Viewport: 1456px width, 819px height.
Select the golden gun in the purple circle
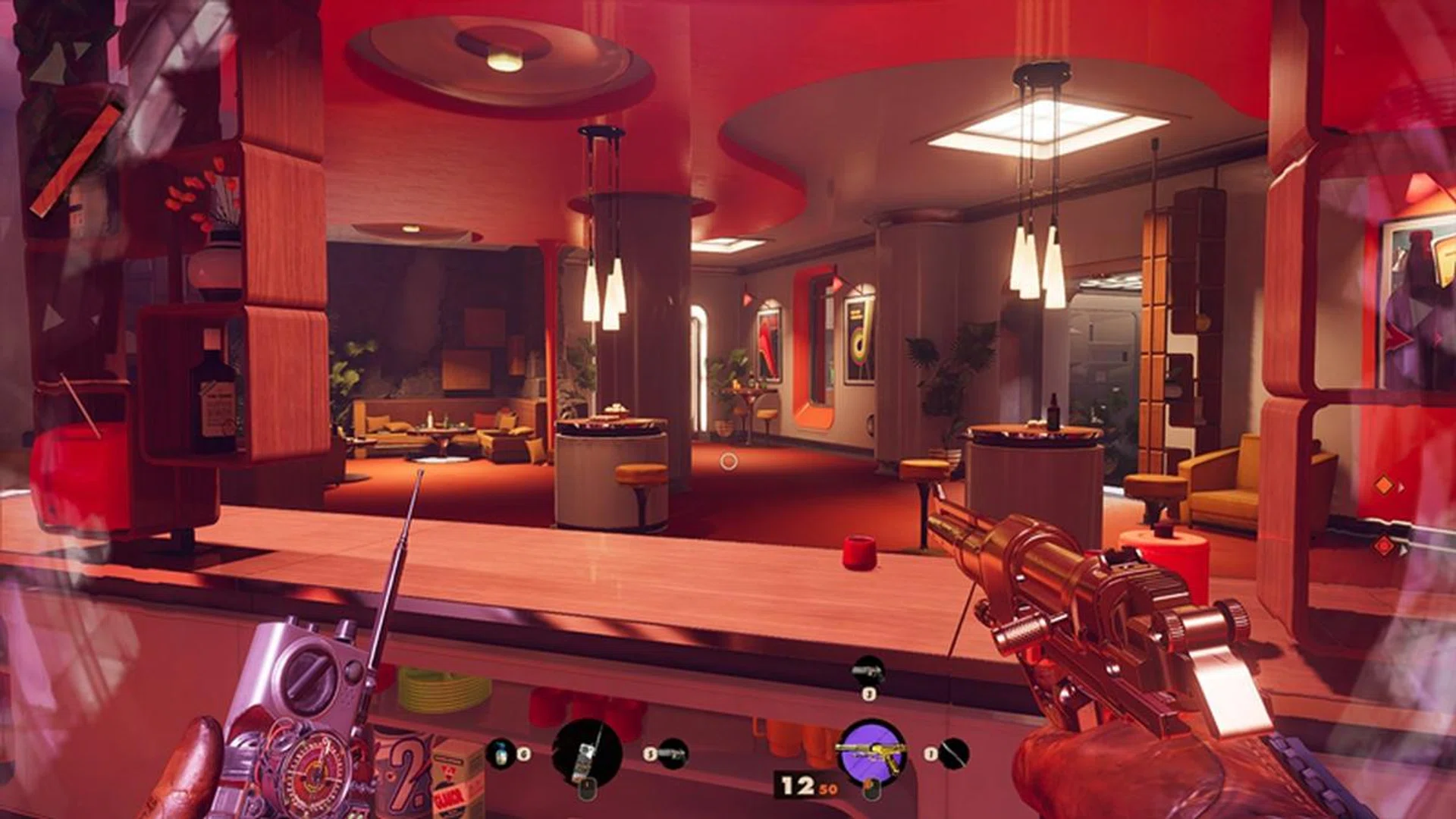click(871, 753)
